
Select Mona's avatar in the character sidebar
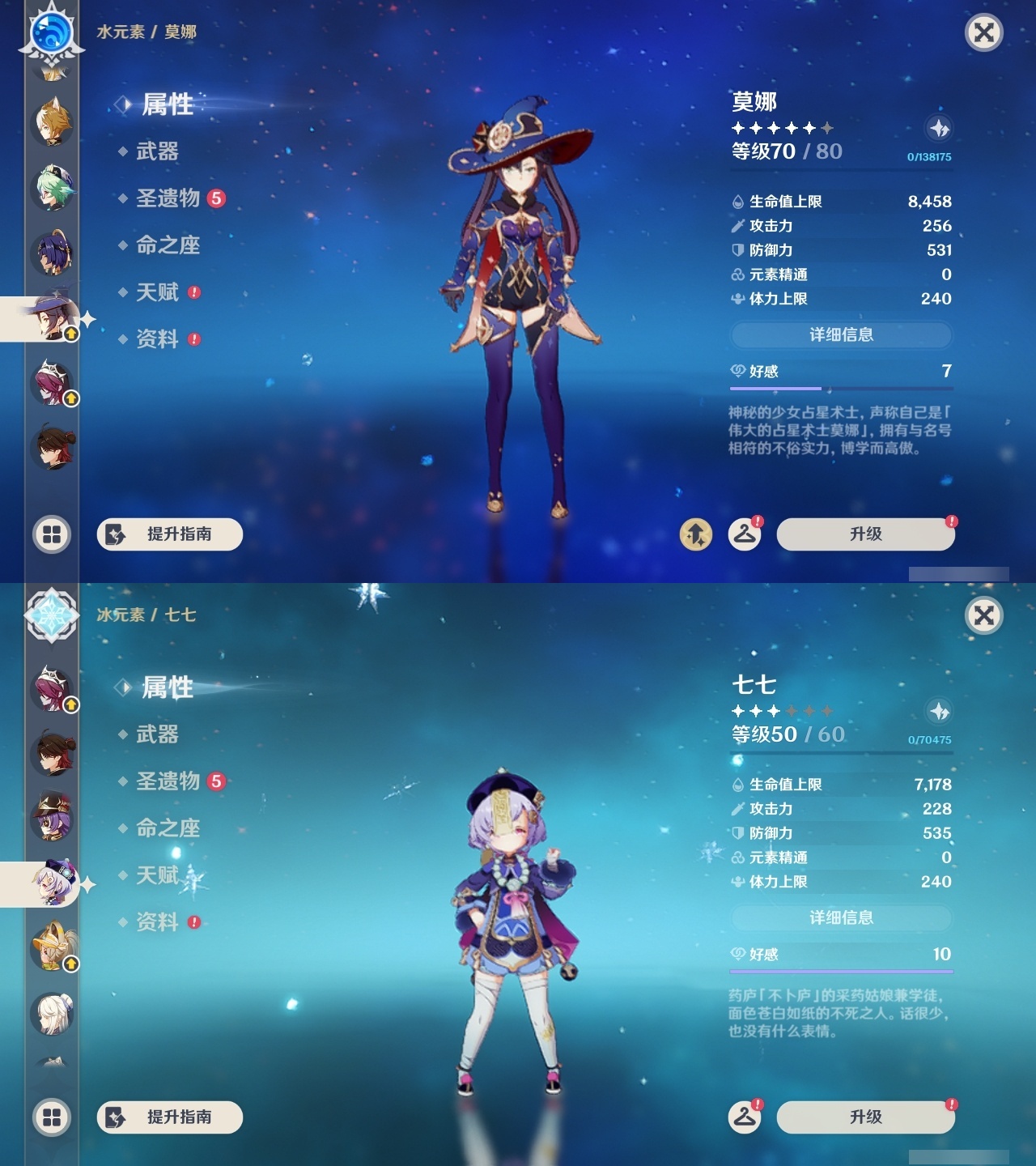pyautogui.click(x=50, y=318)
